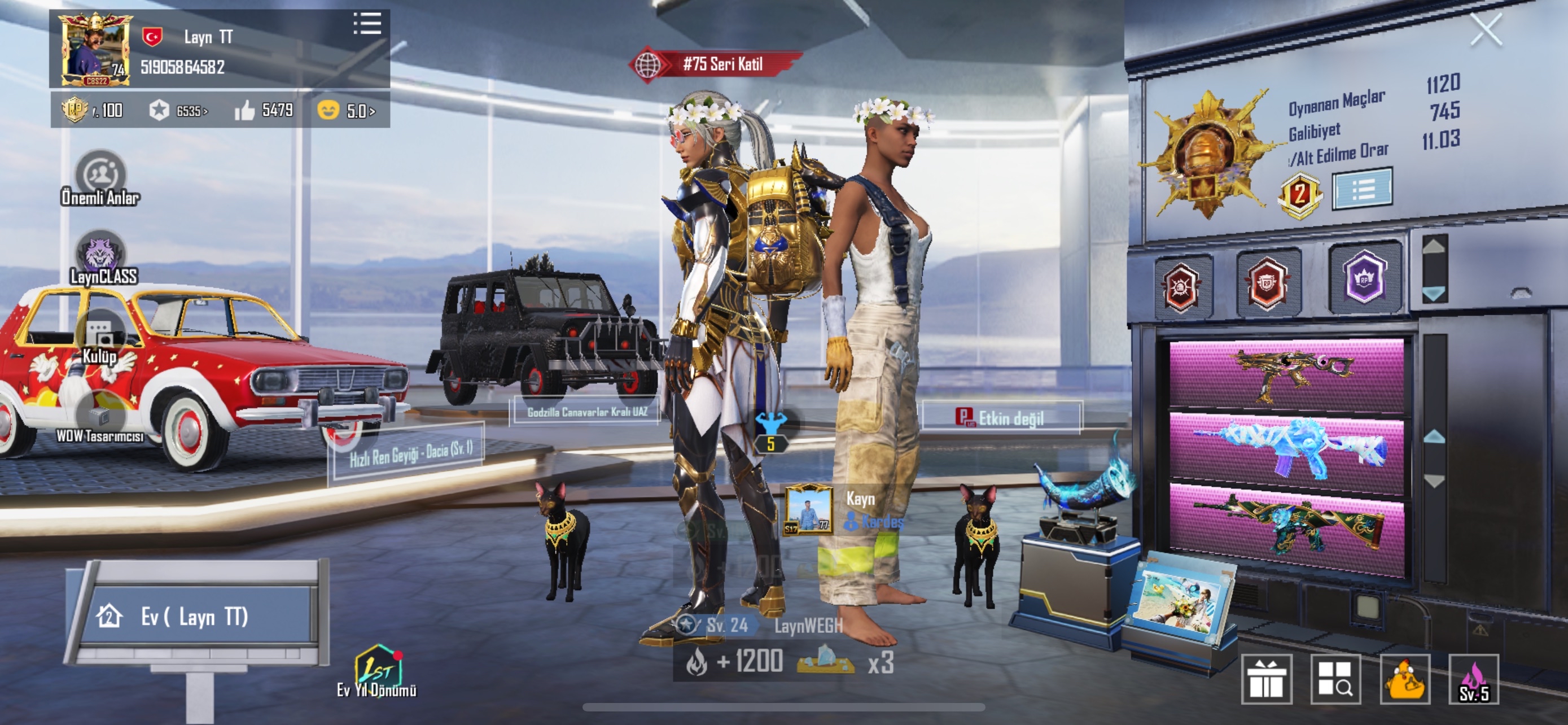Open the popularity star counter 6535
The width and height of the screenshot is (1568, 725).
[179, 111]
